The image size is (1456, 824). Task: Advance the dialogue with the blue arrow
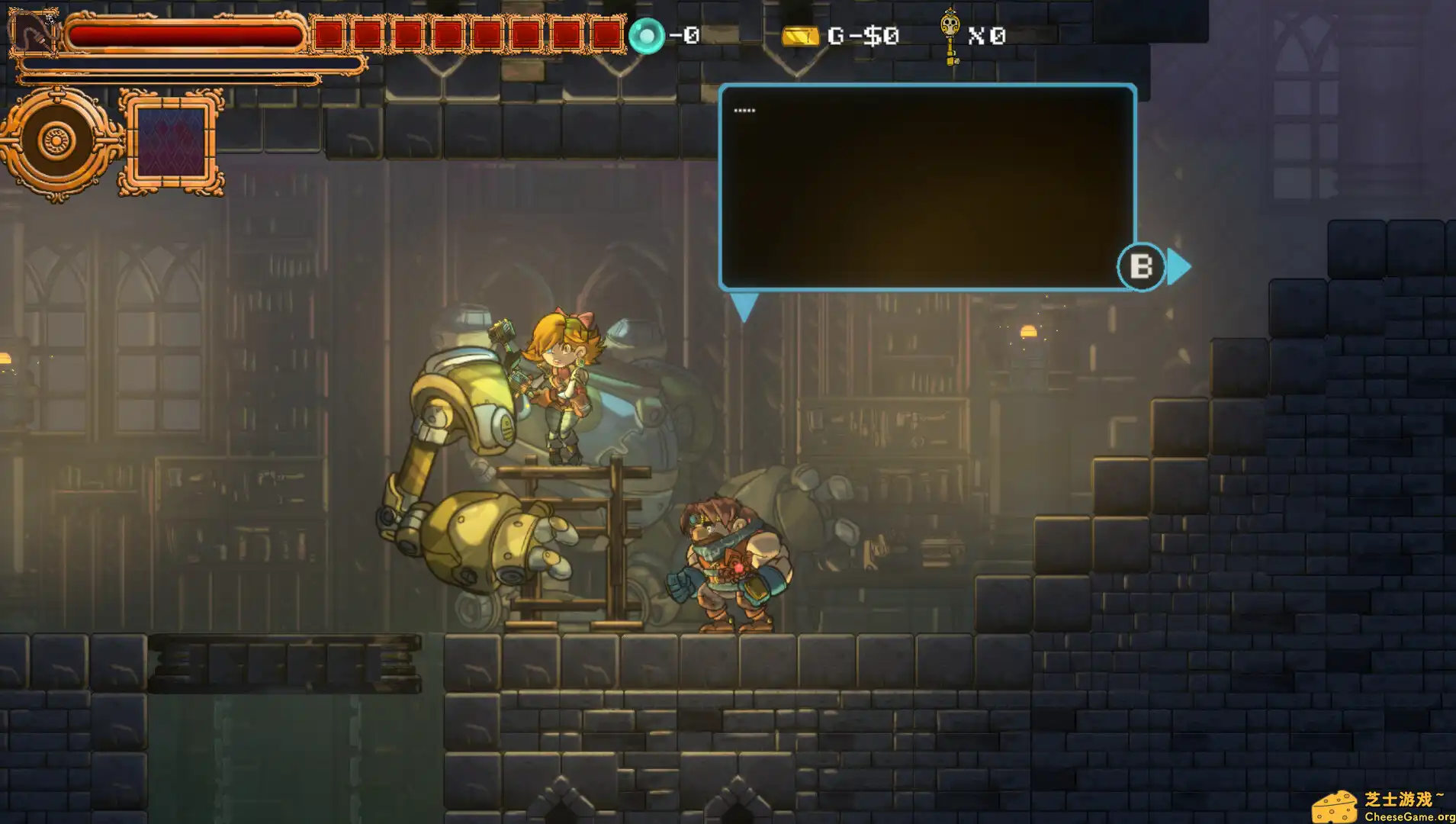(1179, 267)
